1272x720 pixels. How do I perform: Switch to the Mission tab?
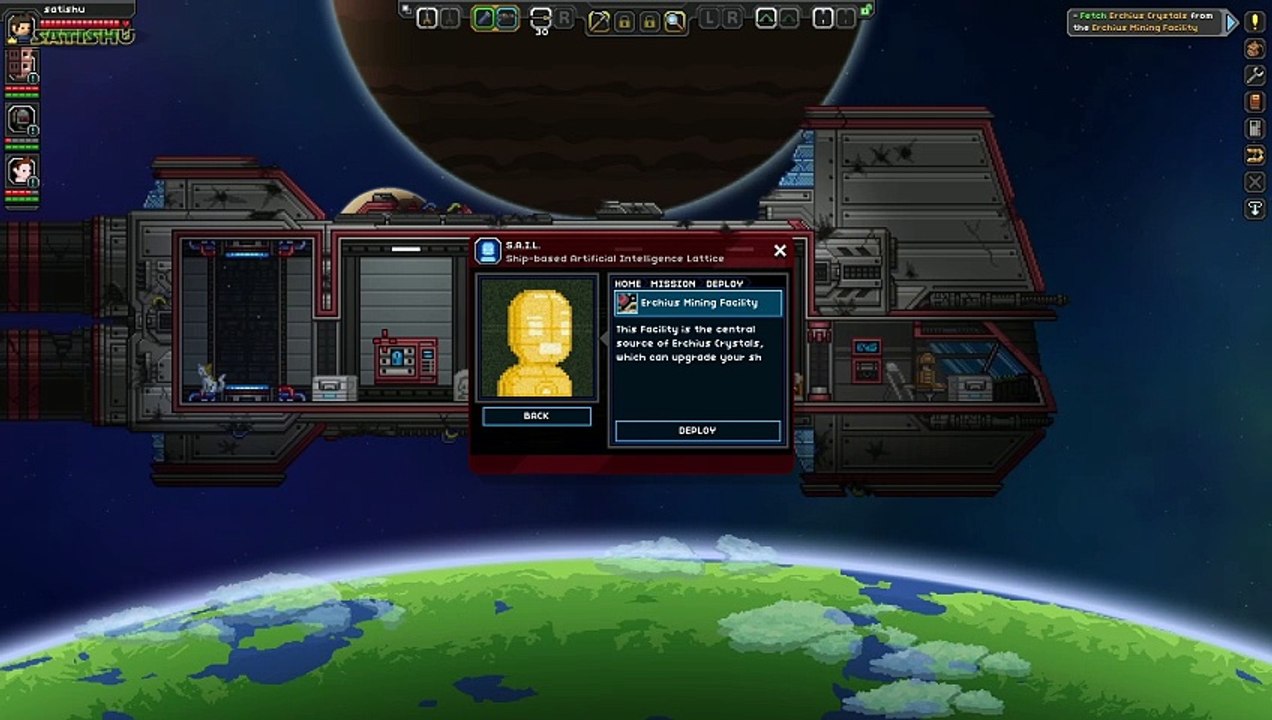[673, 284]
